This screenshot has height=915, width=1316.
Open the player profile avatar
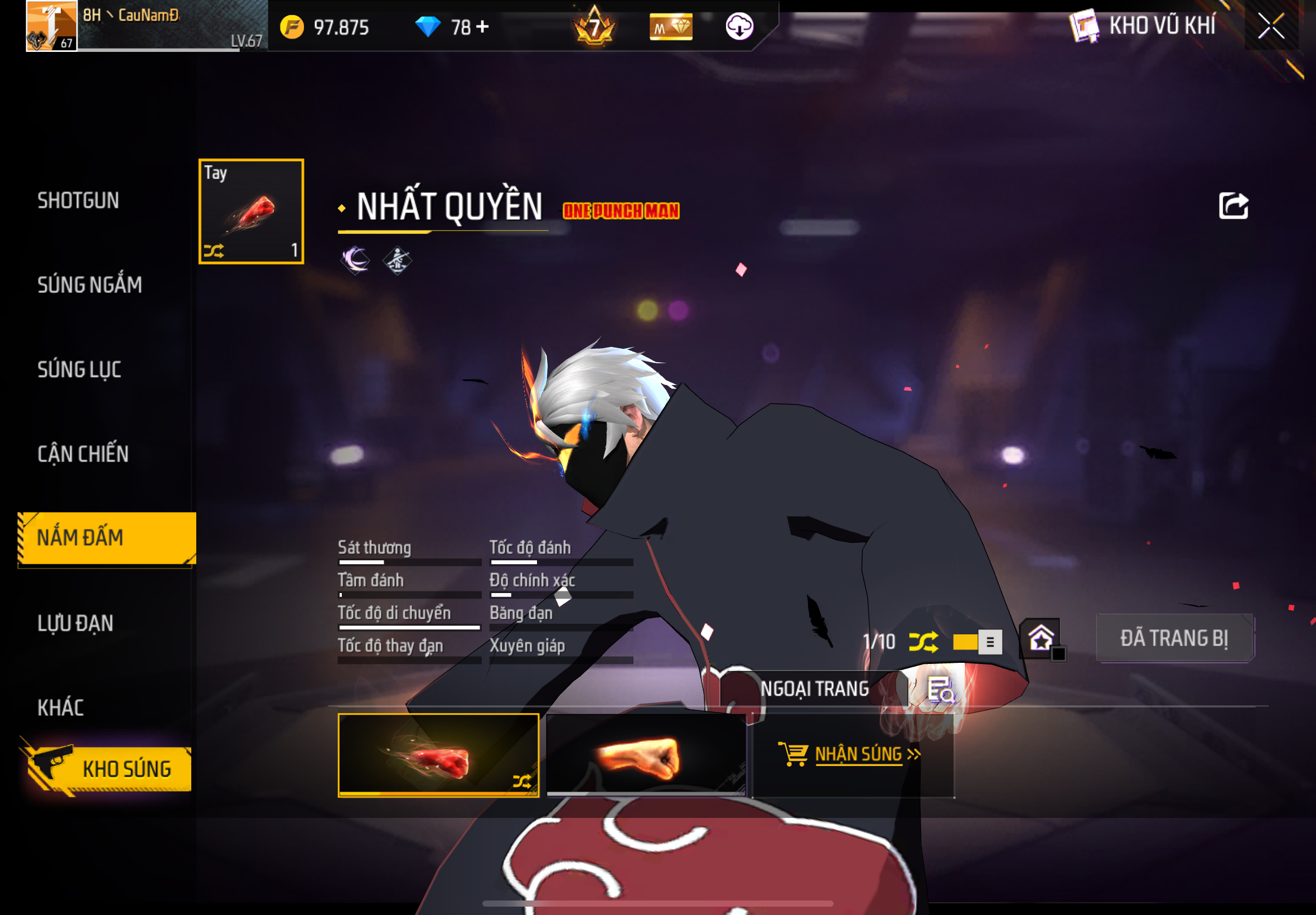[51, 26]
